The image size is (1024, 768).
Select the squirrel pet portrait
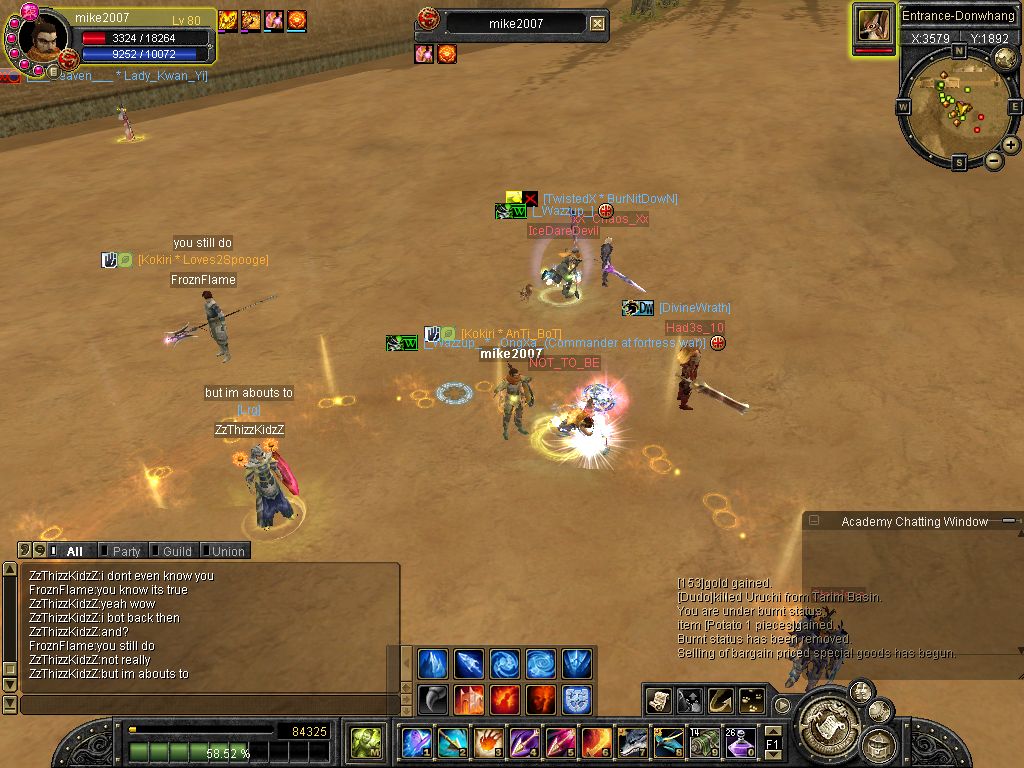(874, 25)
